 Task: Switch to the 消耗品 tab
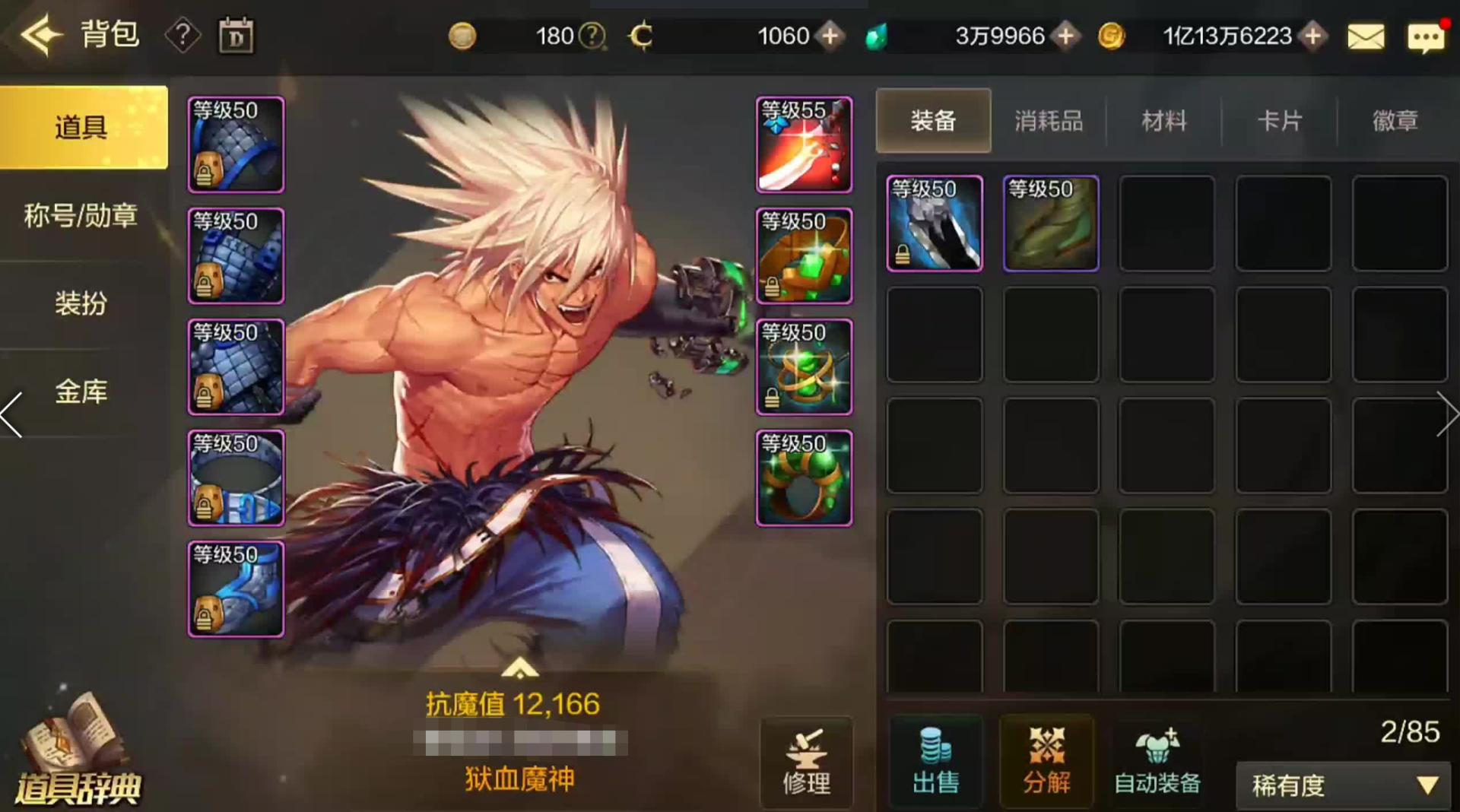click(x=1048, y=121)
